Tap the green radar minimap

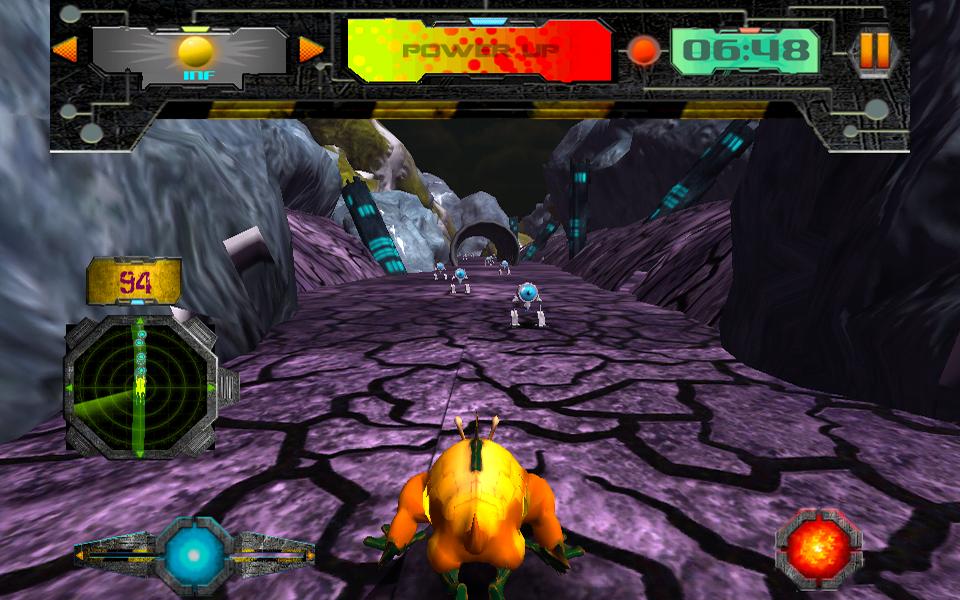coord(140,386)
